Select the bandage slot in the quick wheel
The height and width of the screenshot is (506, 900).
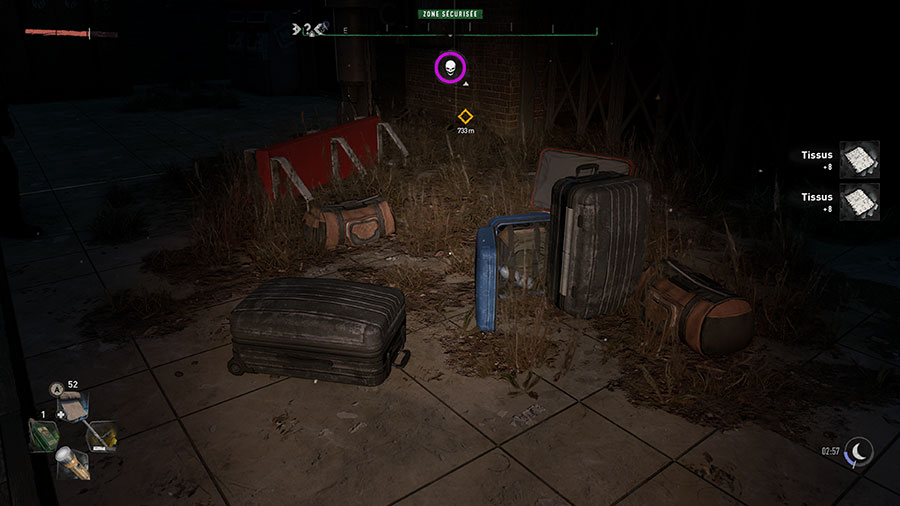[76, 407]
